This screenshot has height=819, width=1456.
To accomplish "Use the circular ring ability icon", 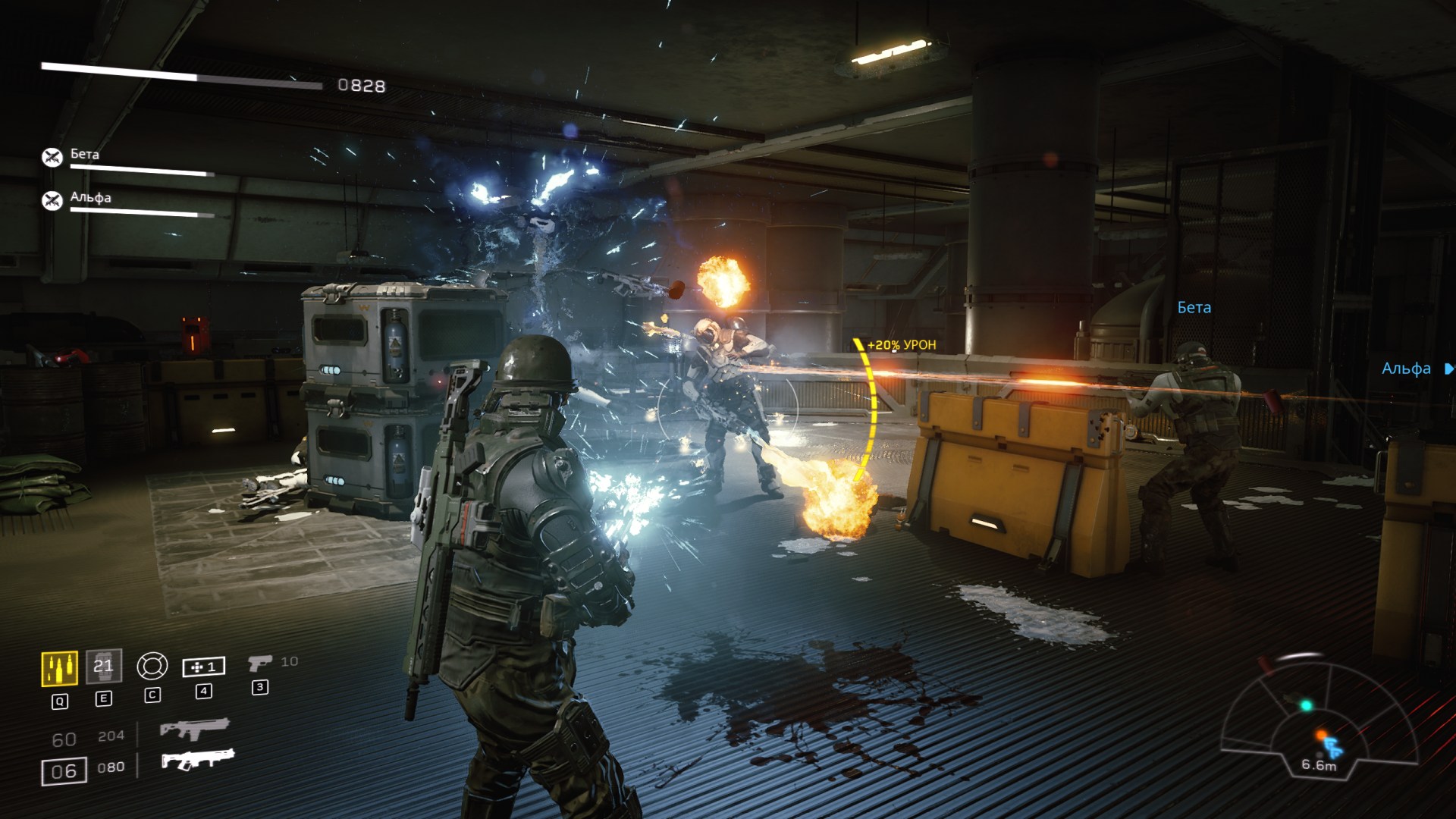I will 152,667.
